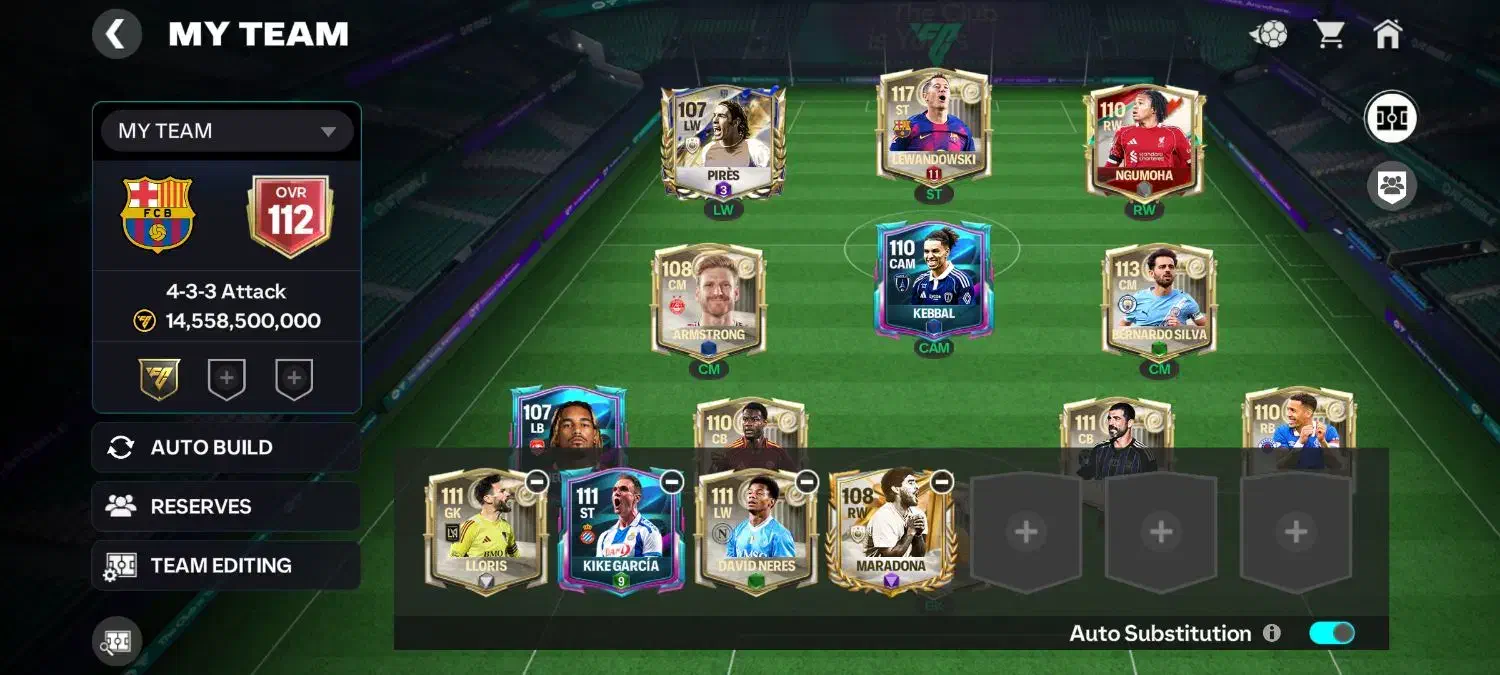1500x675 pixels.
Task: Open the Auto Substitution info icon
Action: [x=1272, y=633]
